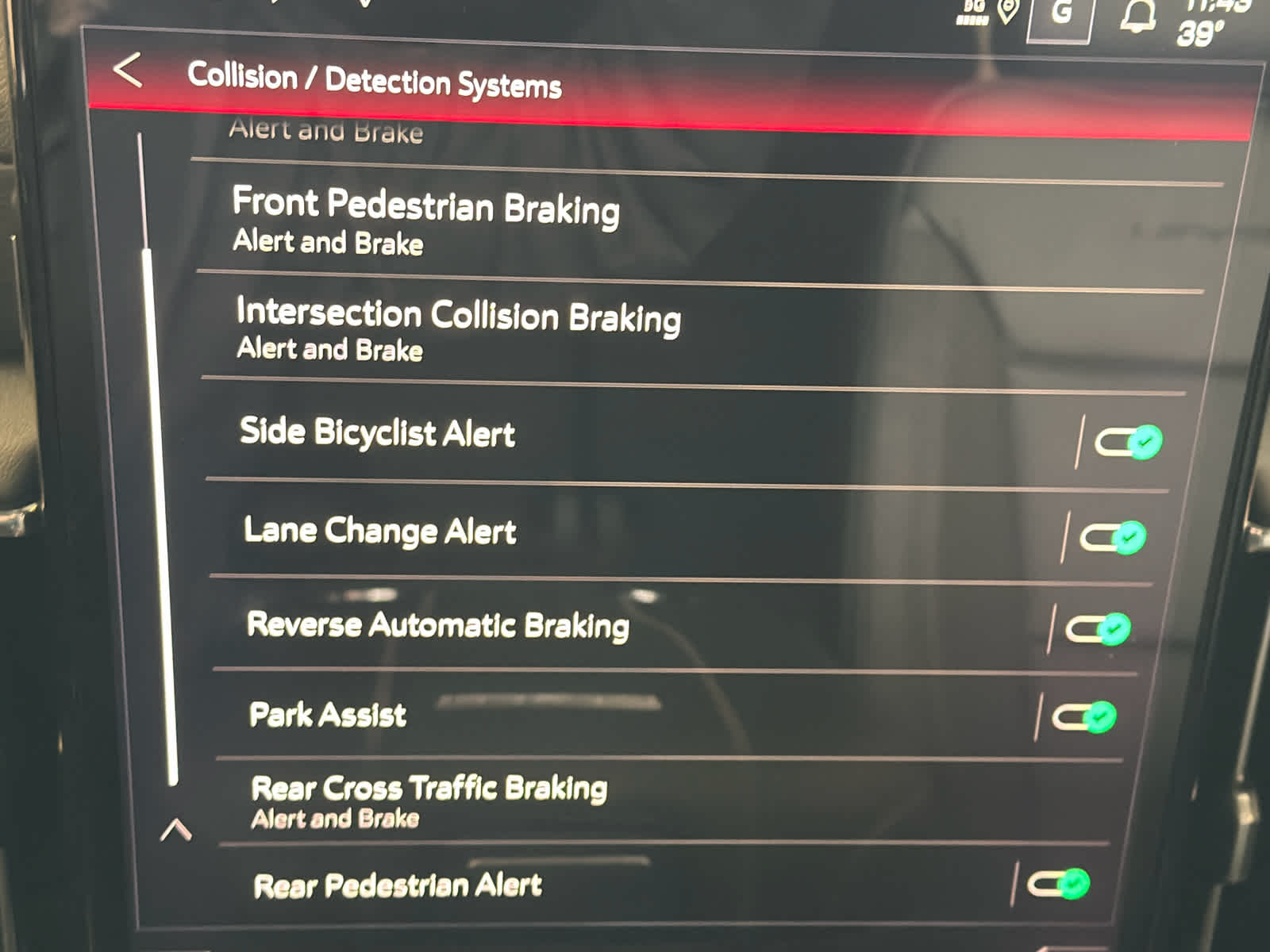The height and width of the screenshot is (952, 1270).
Task: Turn off Reverse Automatic Braking toggle
Action: [x=1099, y=629]
